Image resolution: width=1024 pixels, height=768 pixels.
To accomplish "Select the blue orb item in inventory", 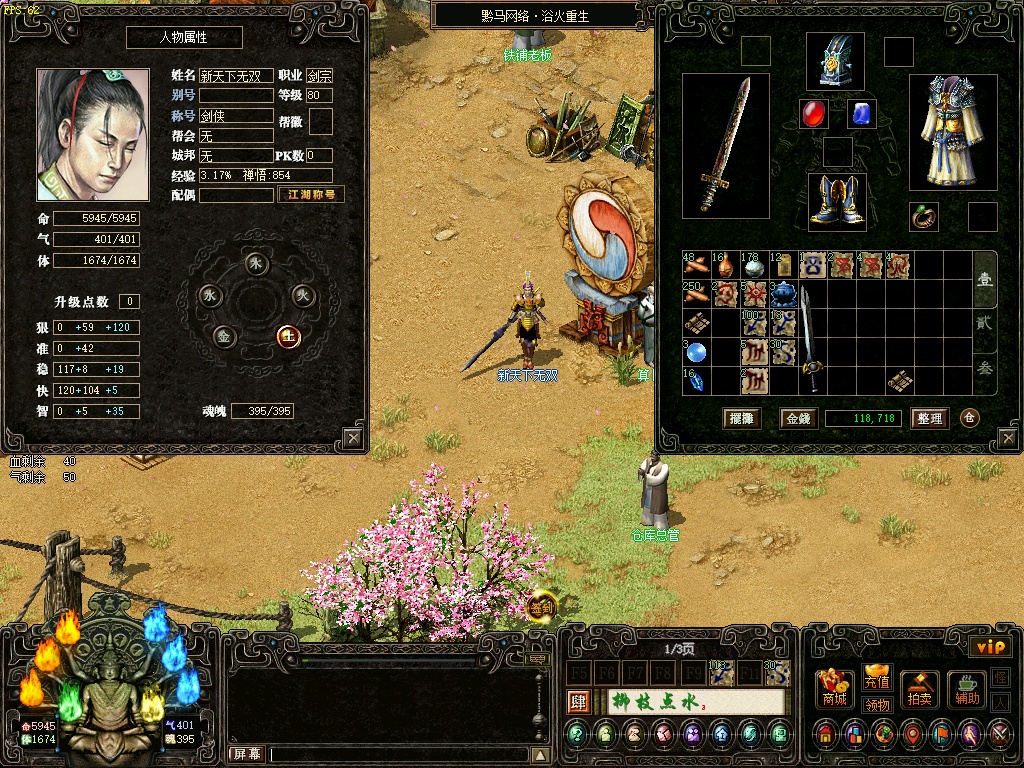I will 695,352.
